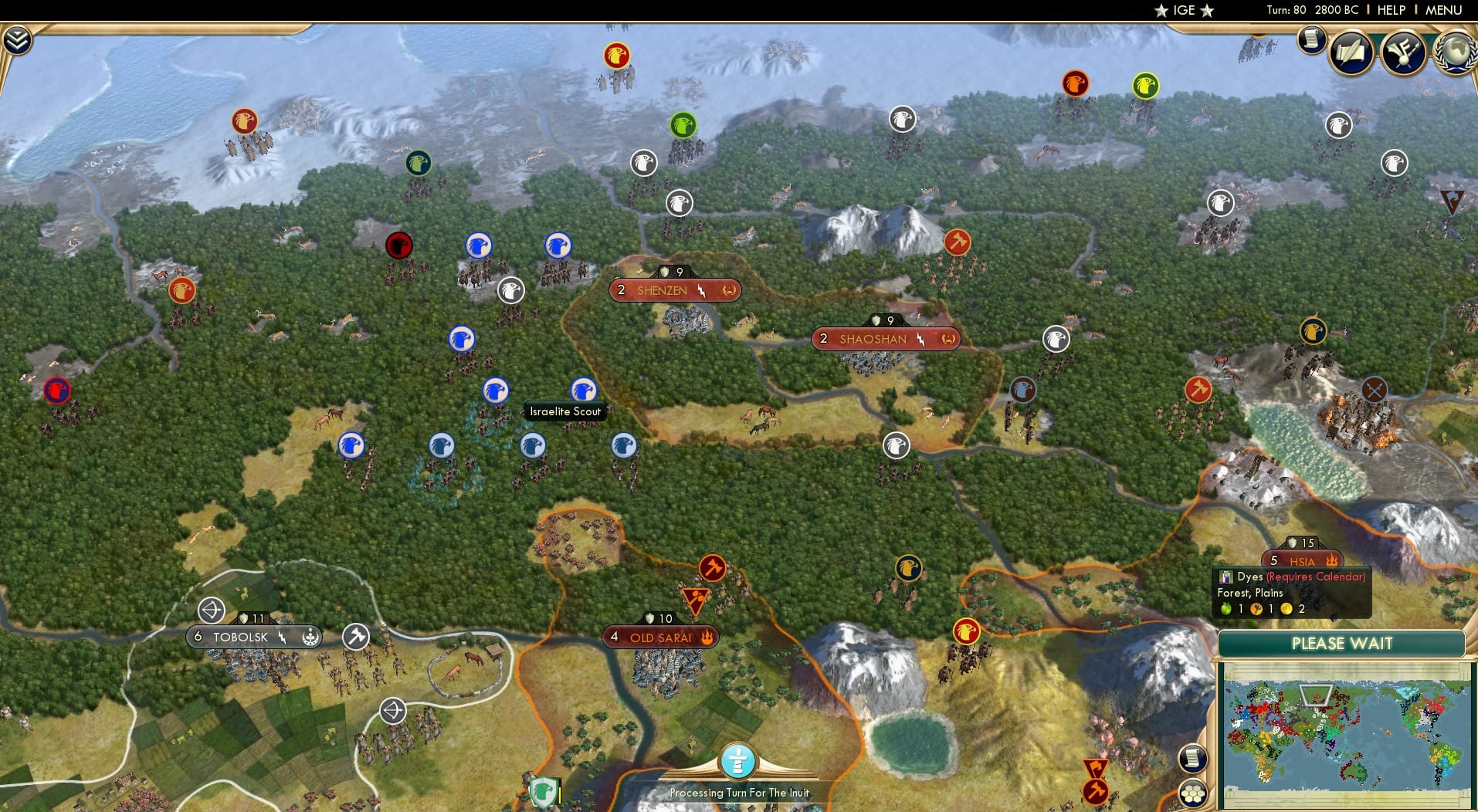Open the Culture overview music-note icon
The width and height of the screenshot is (1478, 812).
click(x=1403, y=52)
